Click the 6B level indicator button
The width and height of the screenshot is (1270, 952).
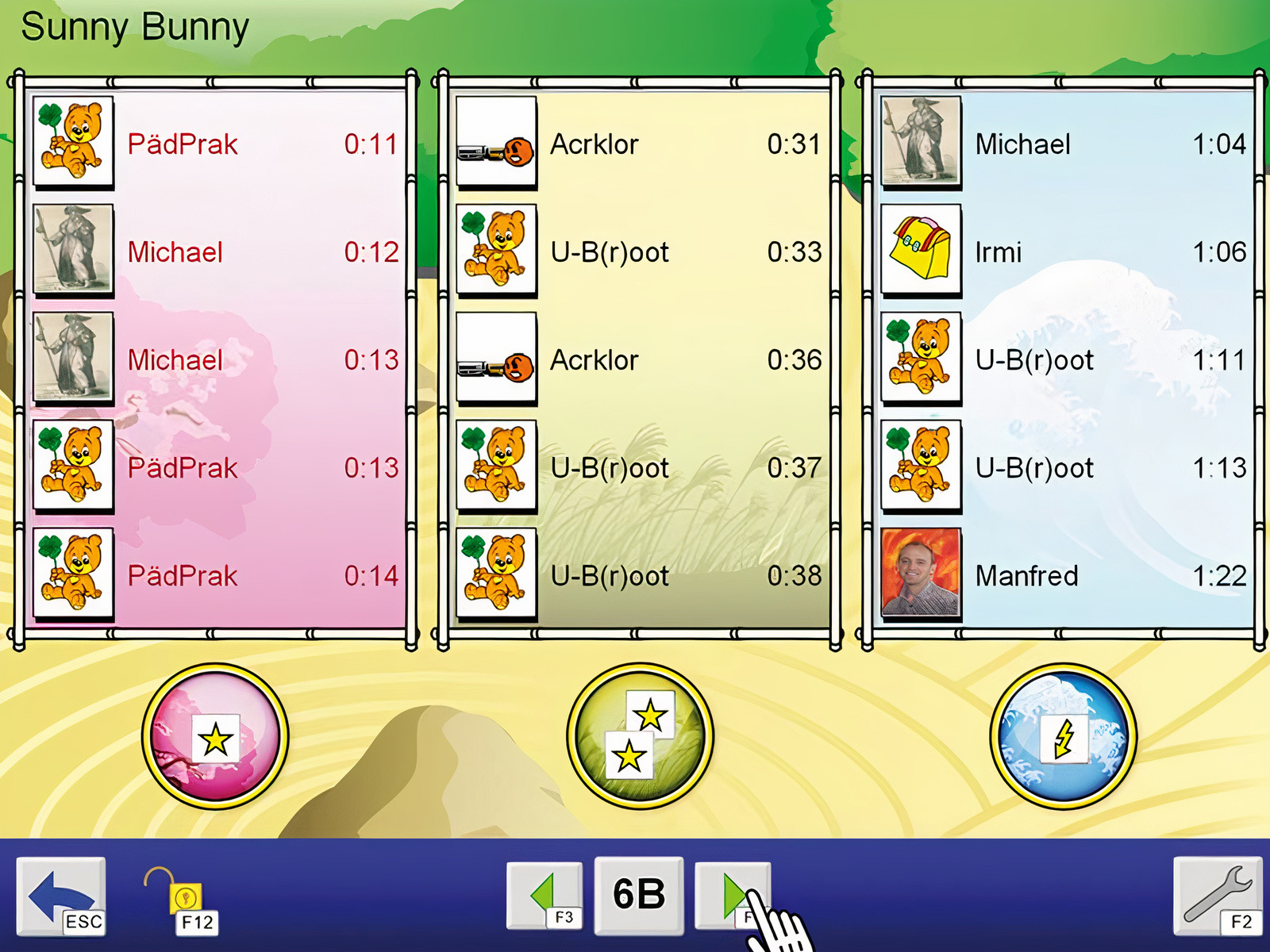point(639,894)
